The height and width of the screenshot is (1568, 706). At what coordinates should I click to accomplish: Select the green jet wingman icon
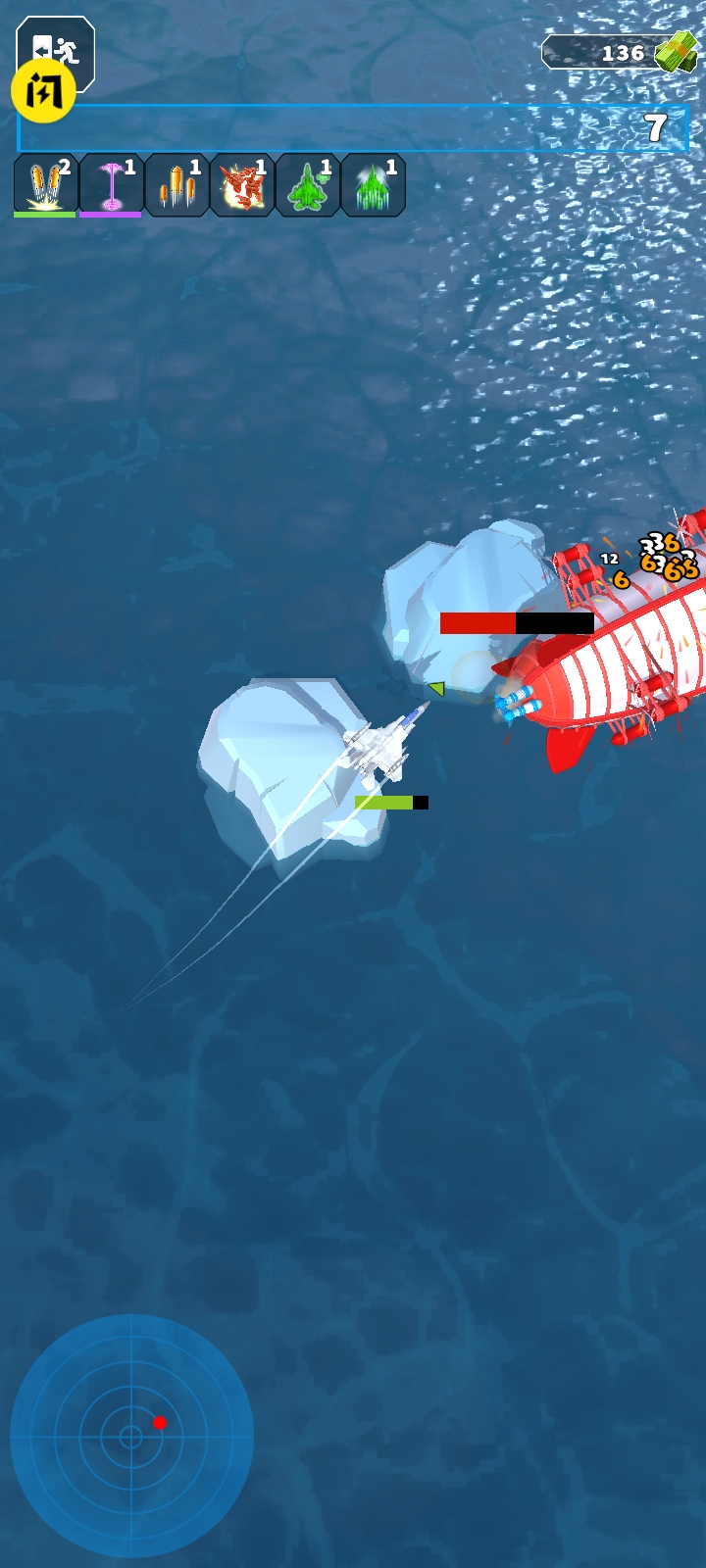[308, 184]
